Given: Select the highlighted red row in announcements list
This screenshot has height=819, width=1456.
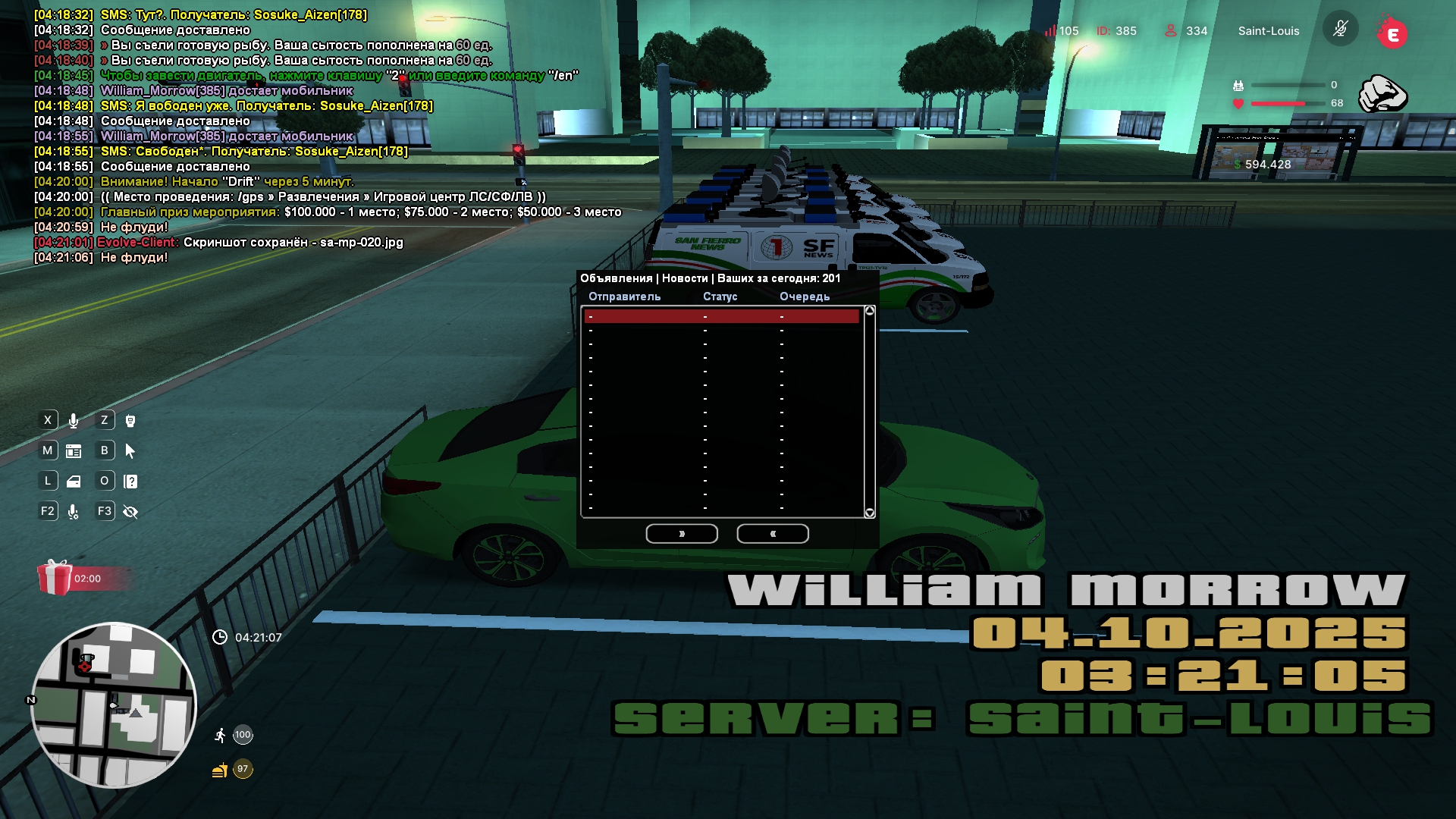Looking at the screenshot, I should 721,316.
